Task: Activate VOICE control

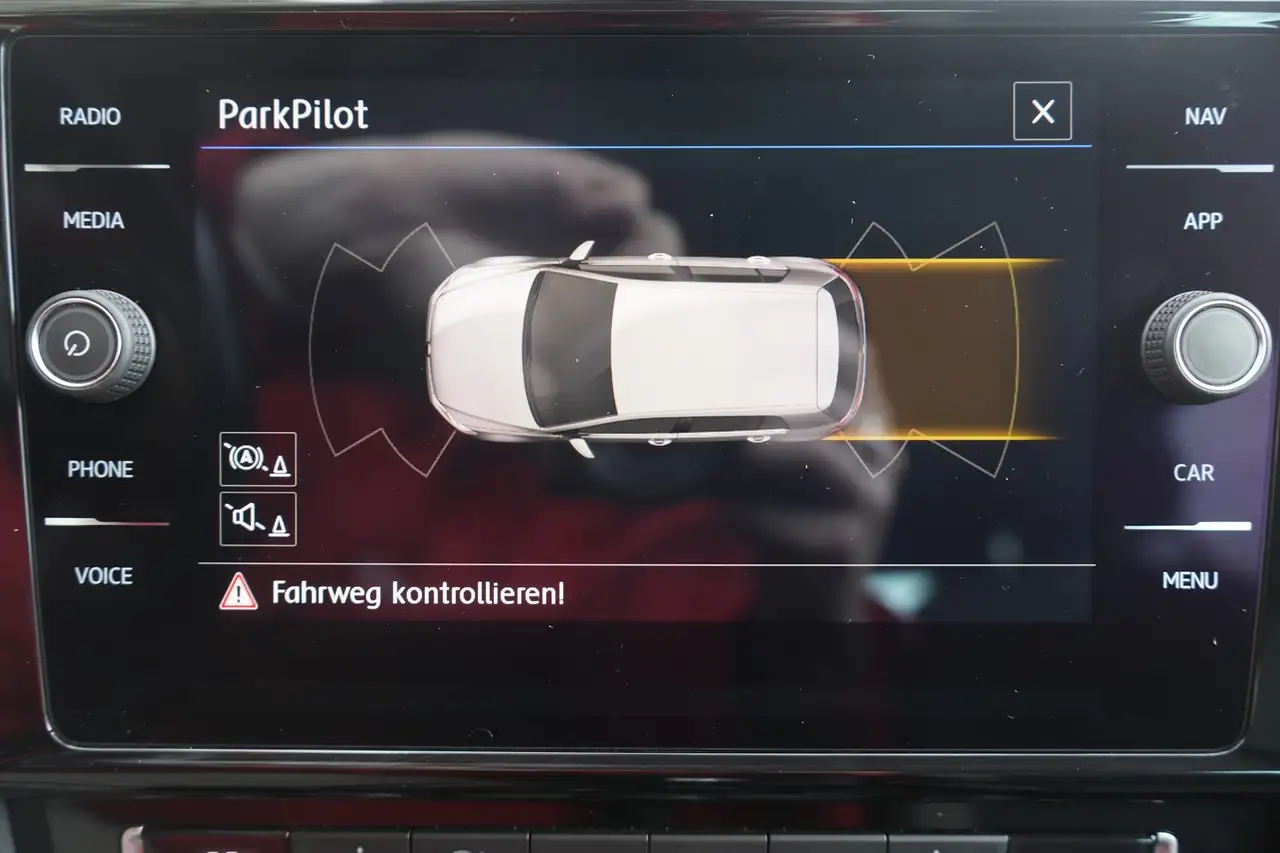Action: pos(103,576)
